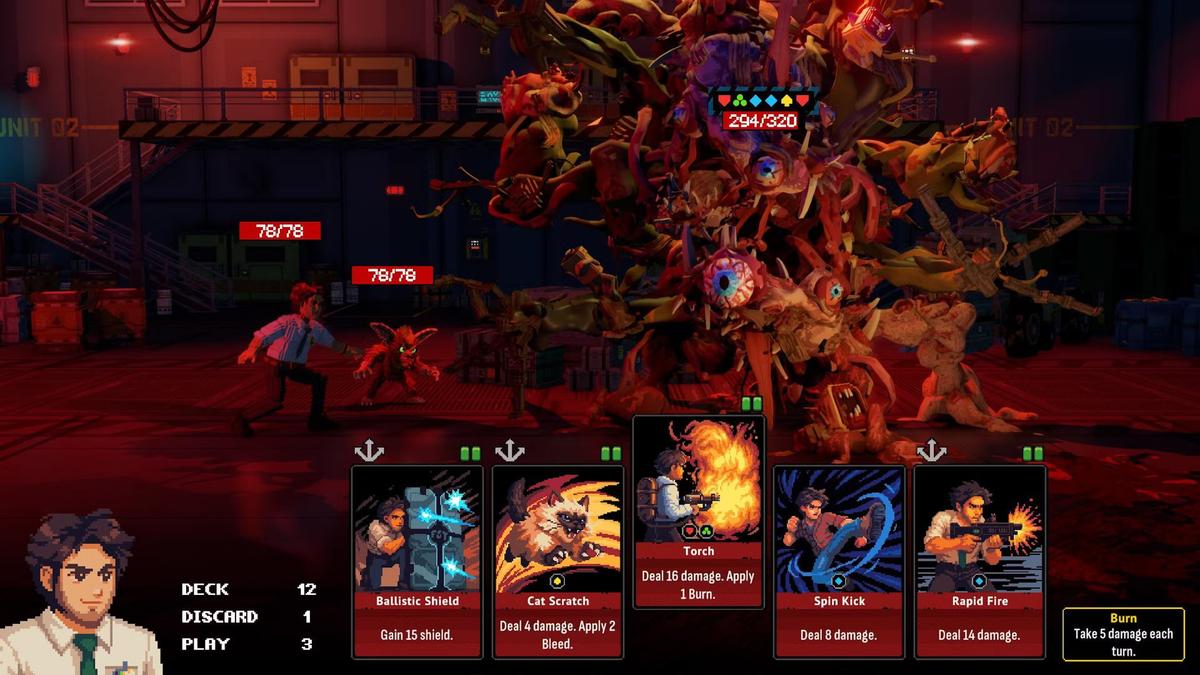1200x675 pixels.
Task: Select the Ballistic Shield card
Action: click(x=417, y=561)
